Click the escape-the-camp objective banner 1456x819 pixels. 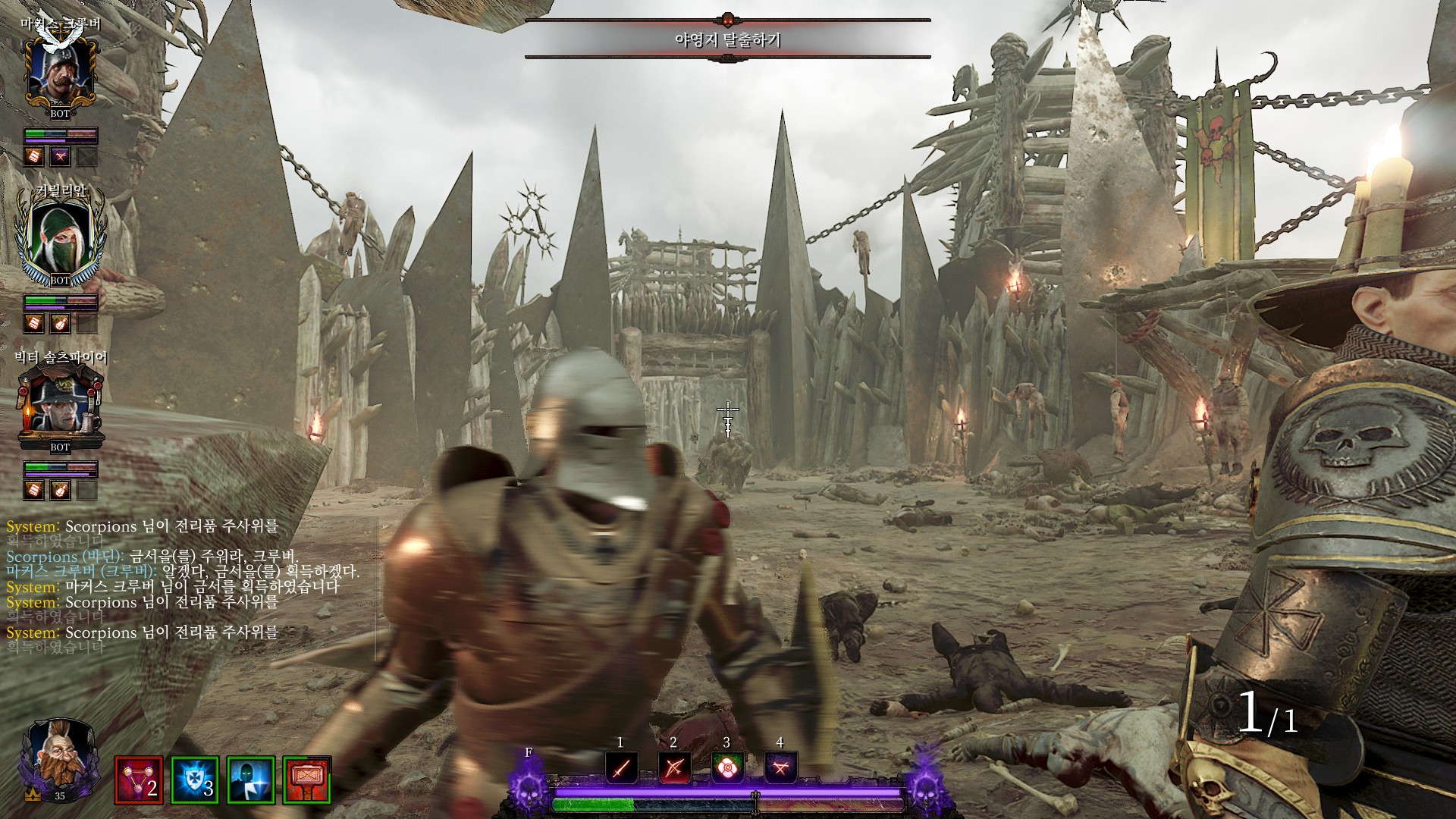click(x=727, y=39)
